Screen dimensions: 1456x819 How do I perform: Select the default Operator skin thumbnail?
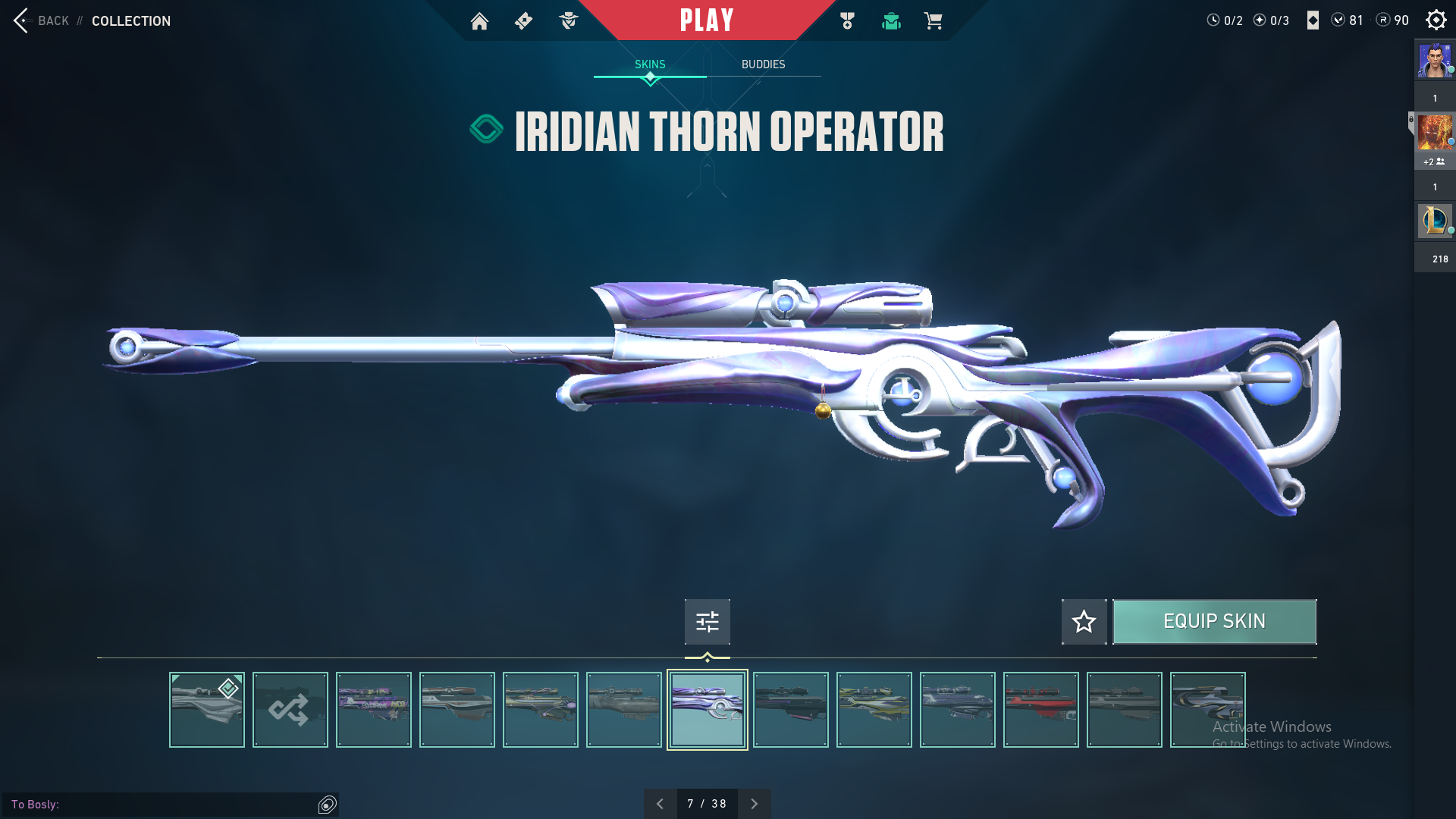coord(206,710)
